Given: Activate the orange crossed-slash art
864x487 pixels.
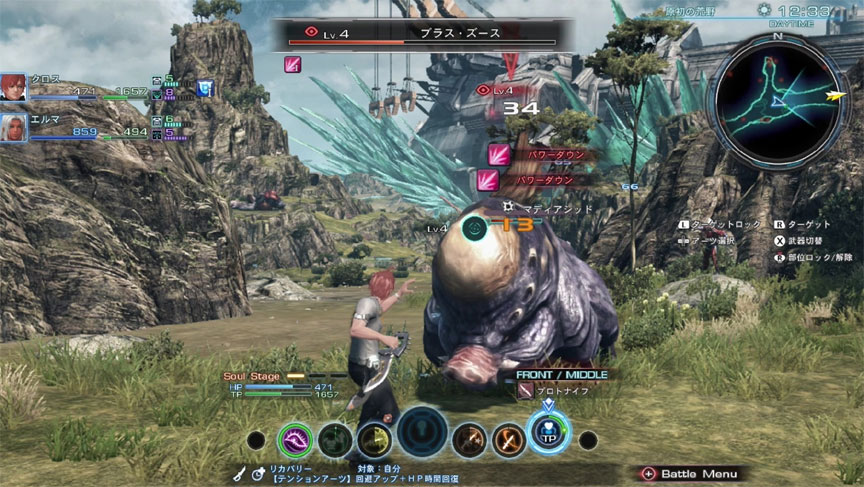Looking at the screenshot, I should [x=508, y=439].
